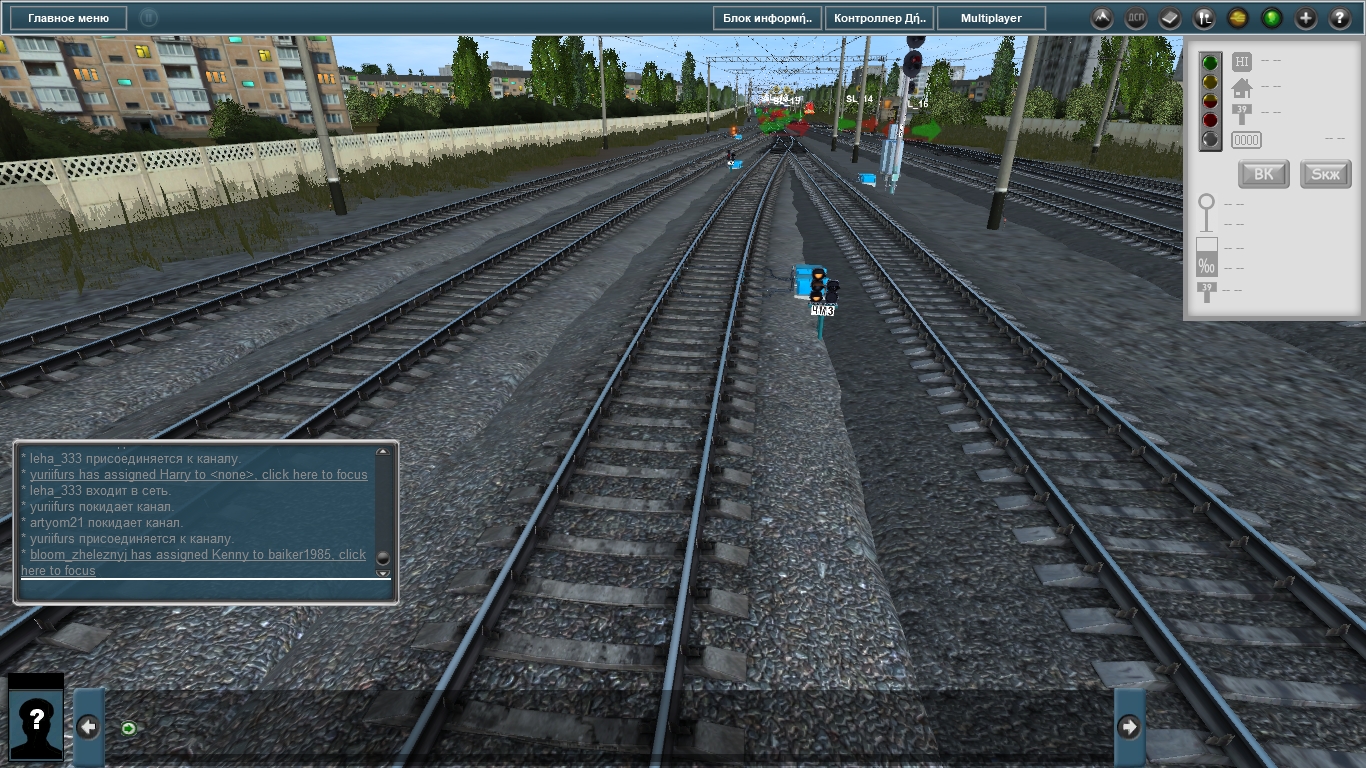Toggle the ДСП round button
1366x768 pixels.
coord(1136,18)
